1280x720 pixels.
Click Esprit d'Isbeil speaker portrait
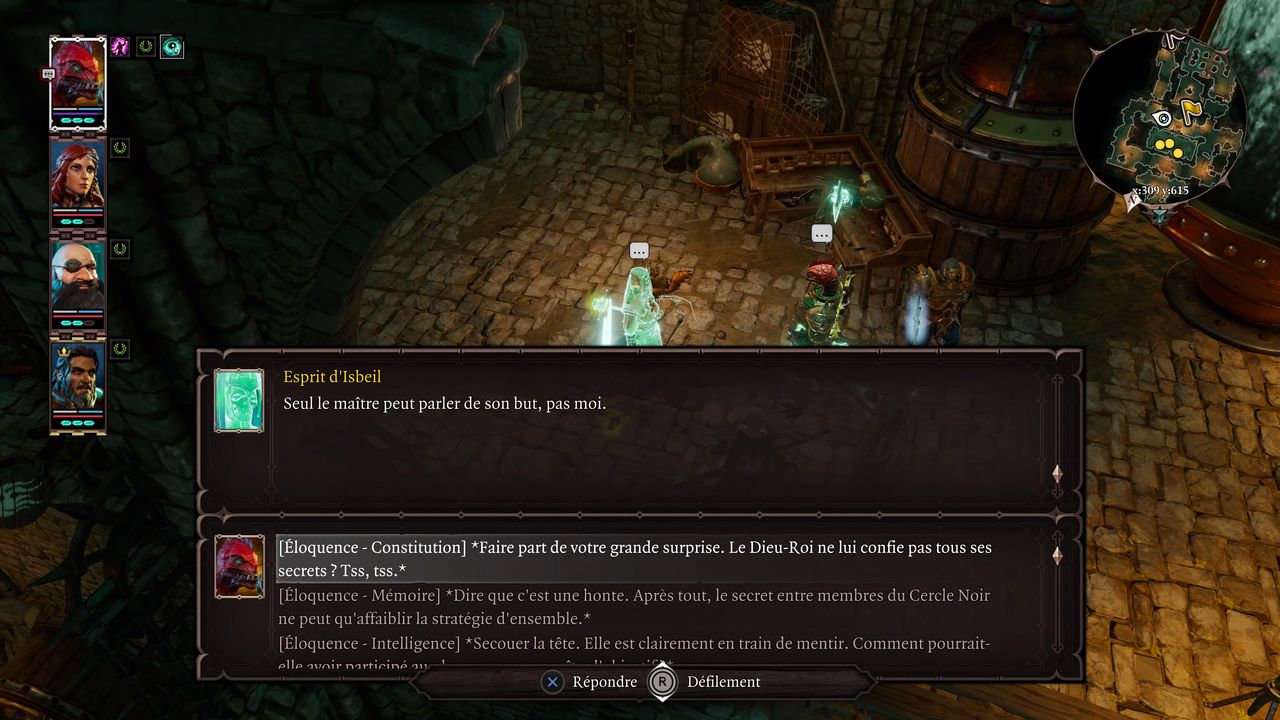coord(239,400)
